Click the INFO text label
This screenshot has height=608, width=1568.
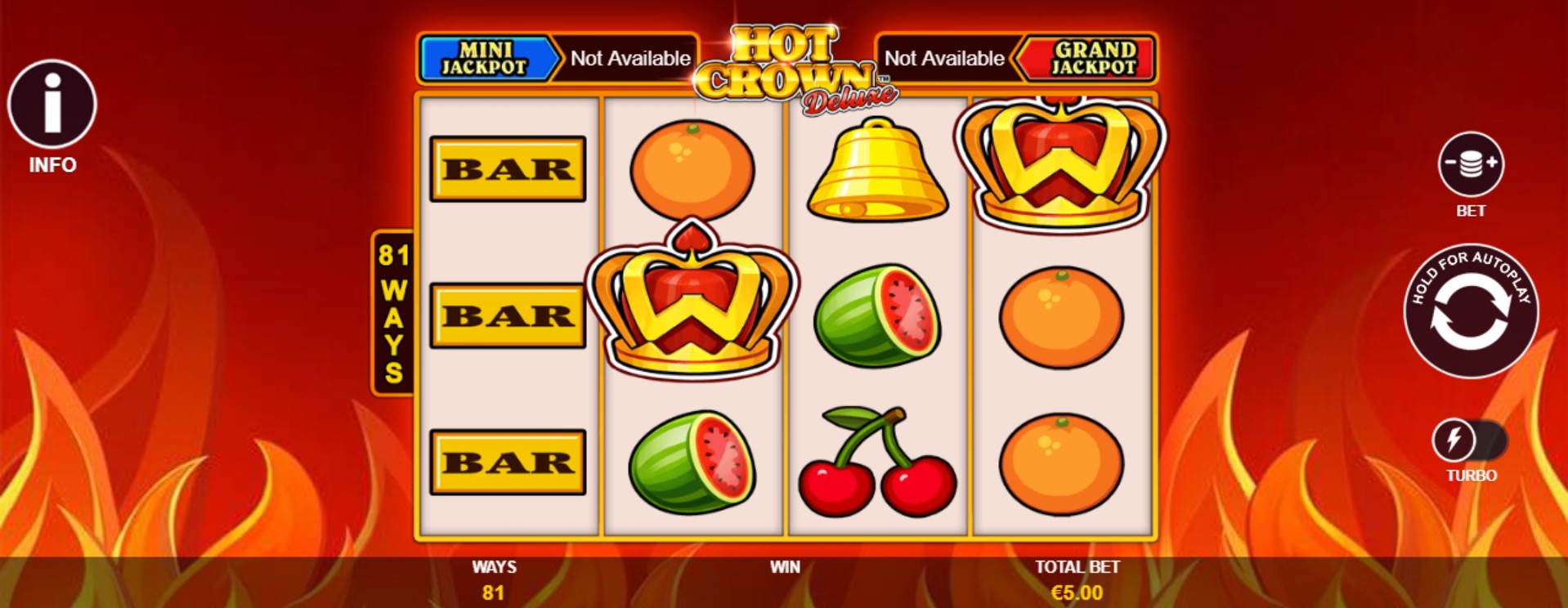tap(51, 164)
